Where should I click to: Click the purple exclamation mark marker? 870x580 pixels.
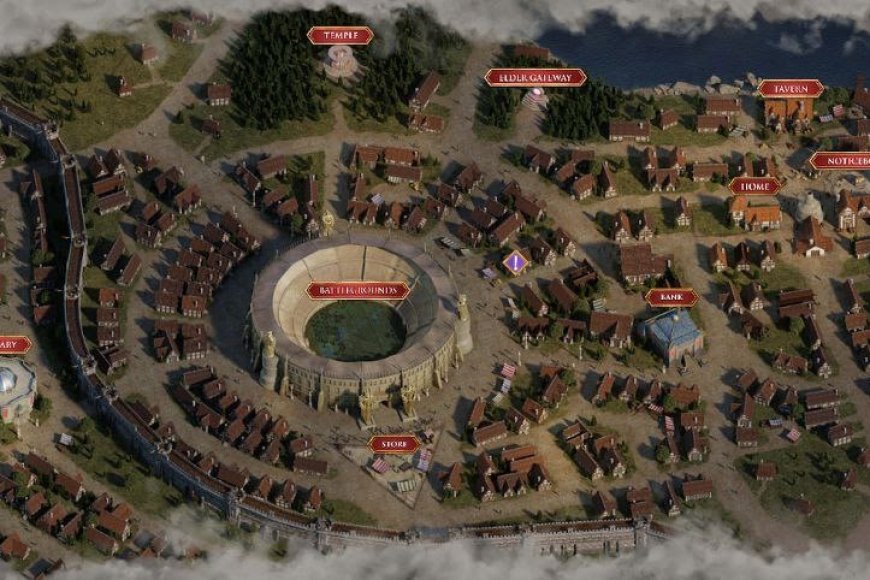(x=515, y=263)
